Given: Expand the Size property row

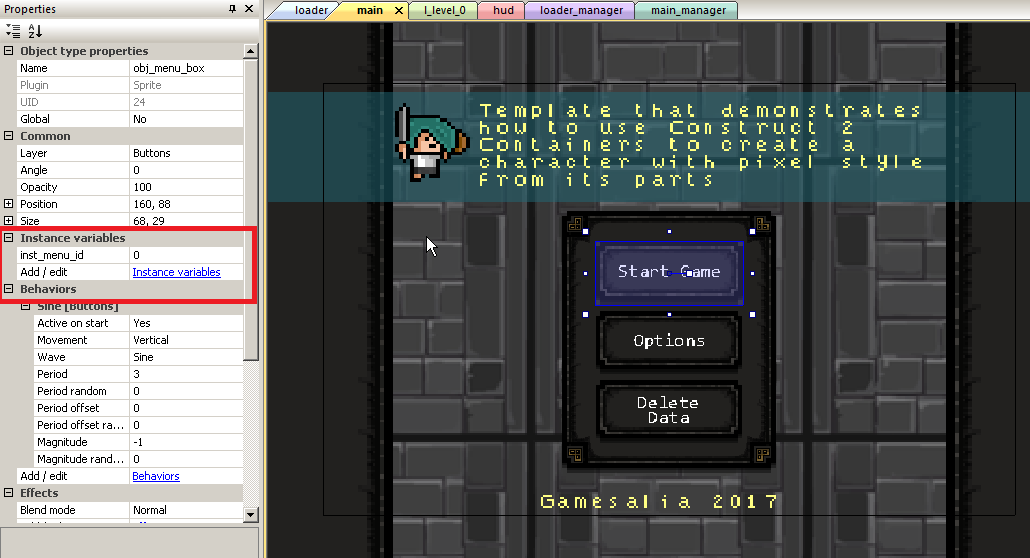Looking at the screenshot, I should click(x=9, y=221).
